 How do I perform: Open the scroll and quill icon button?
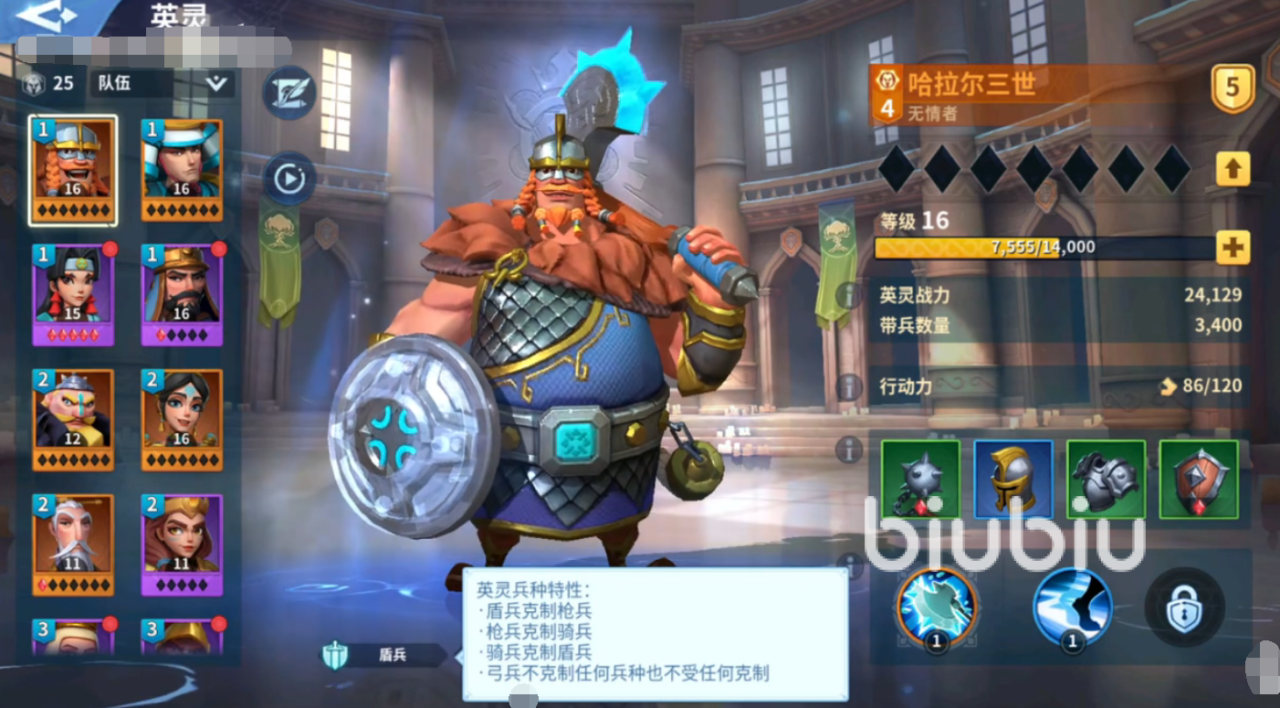[x=289, y=93]
